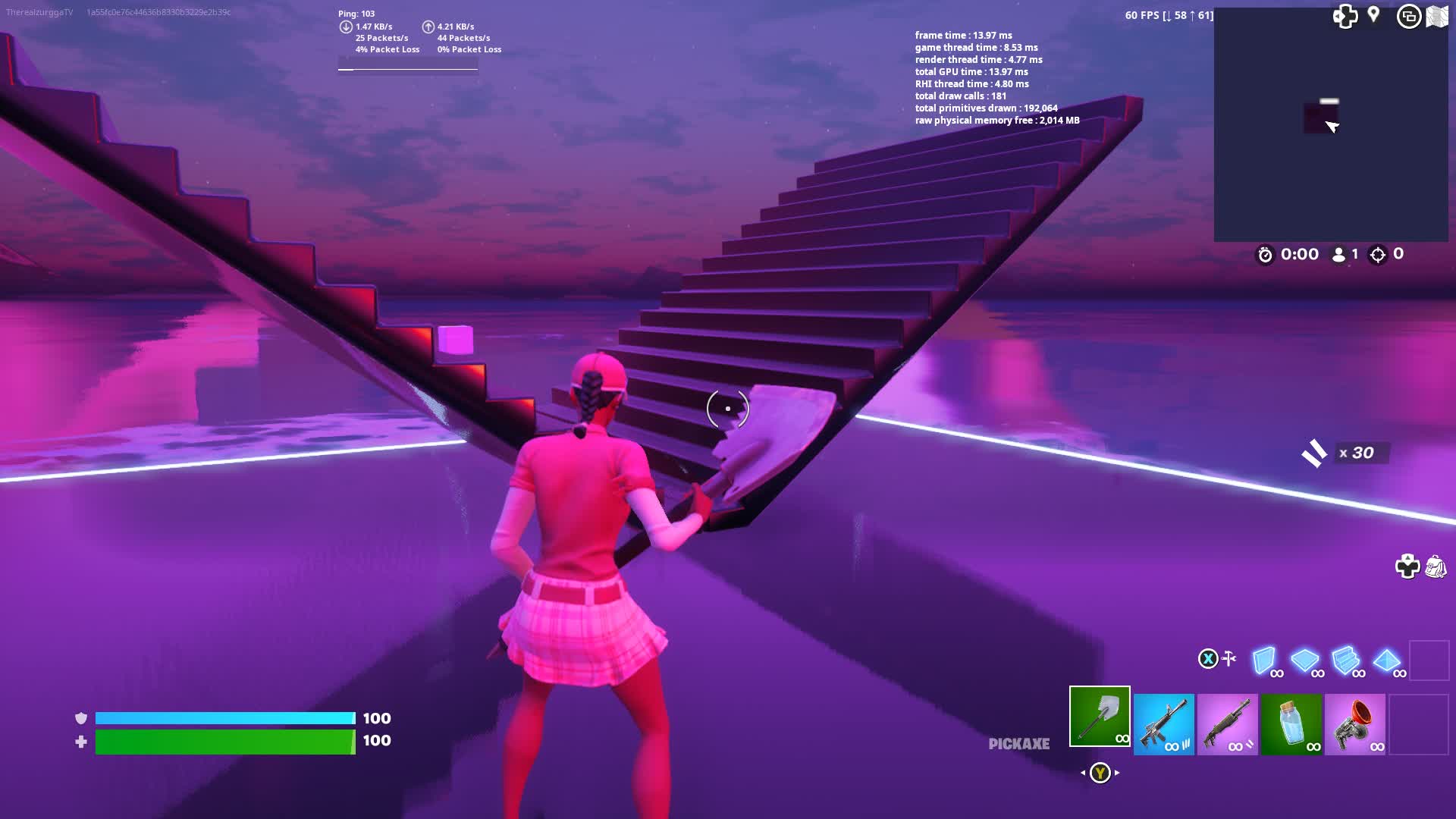This screenshot has width=1456, height=819.
Task: Select the wall build piece icon
Action: tap(1263, 658)
